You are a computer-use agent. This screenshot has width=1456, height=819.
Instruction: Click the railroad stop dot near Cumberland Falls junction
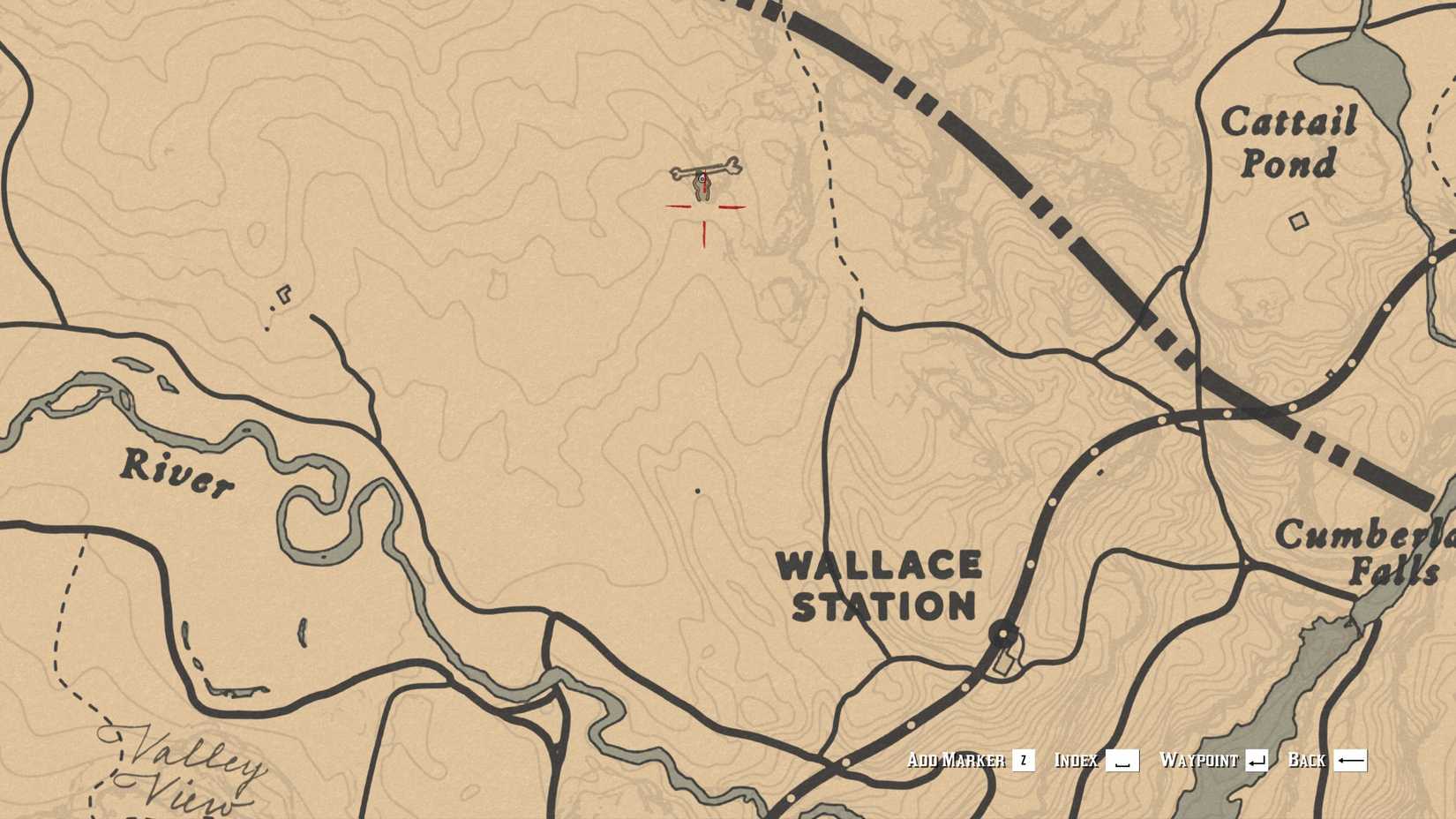1227,413
